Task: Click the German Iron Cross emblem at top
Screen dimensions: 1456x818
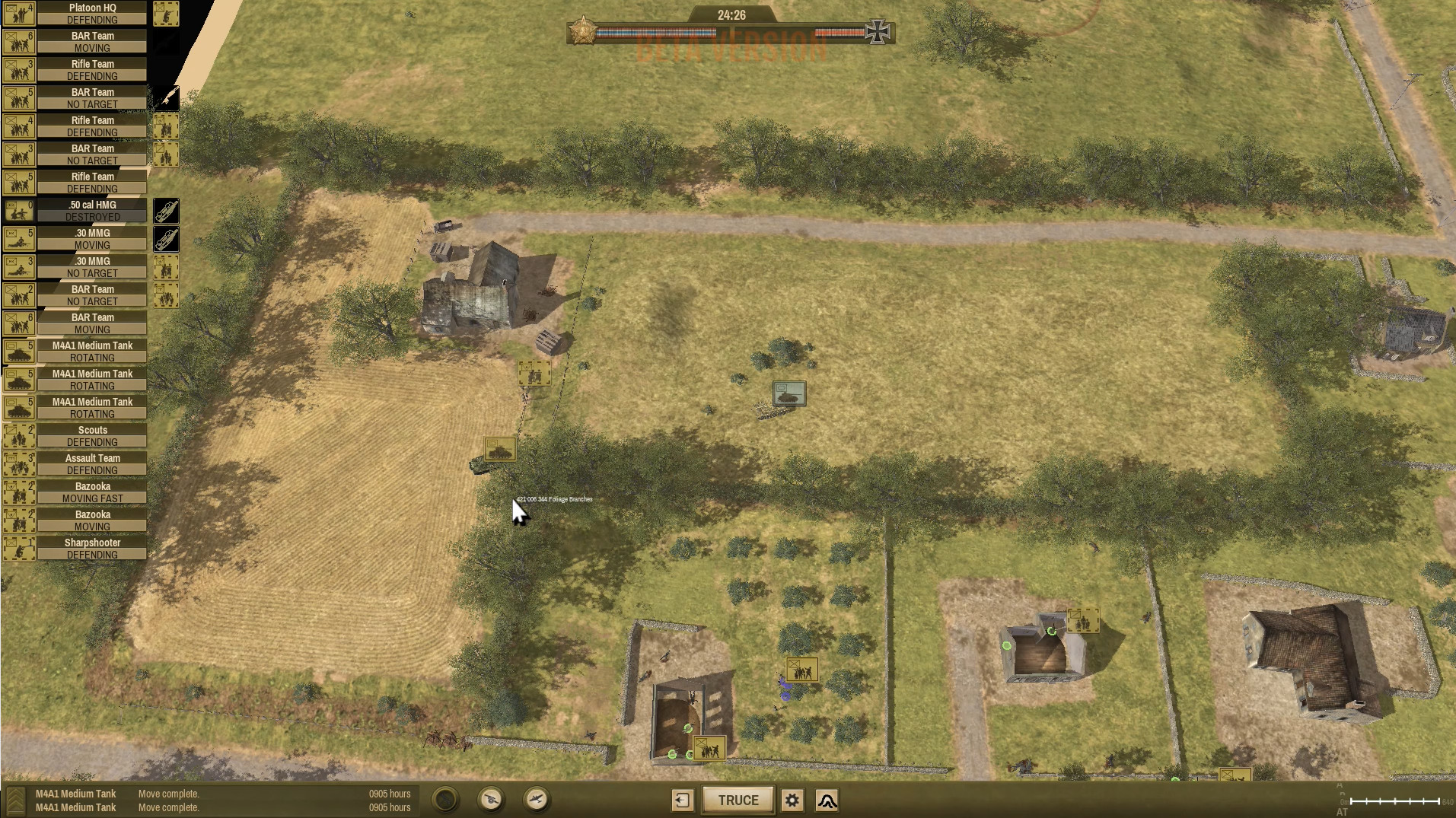Action: (x=877, y=32)
